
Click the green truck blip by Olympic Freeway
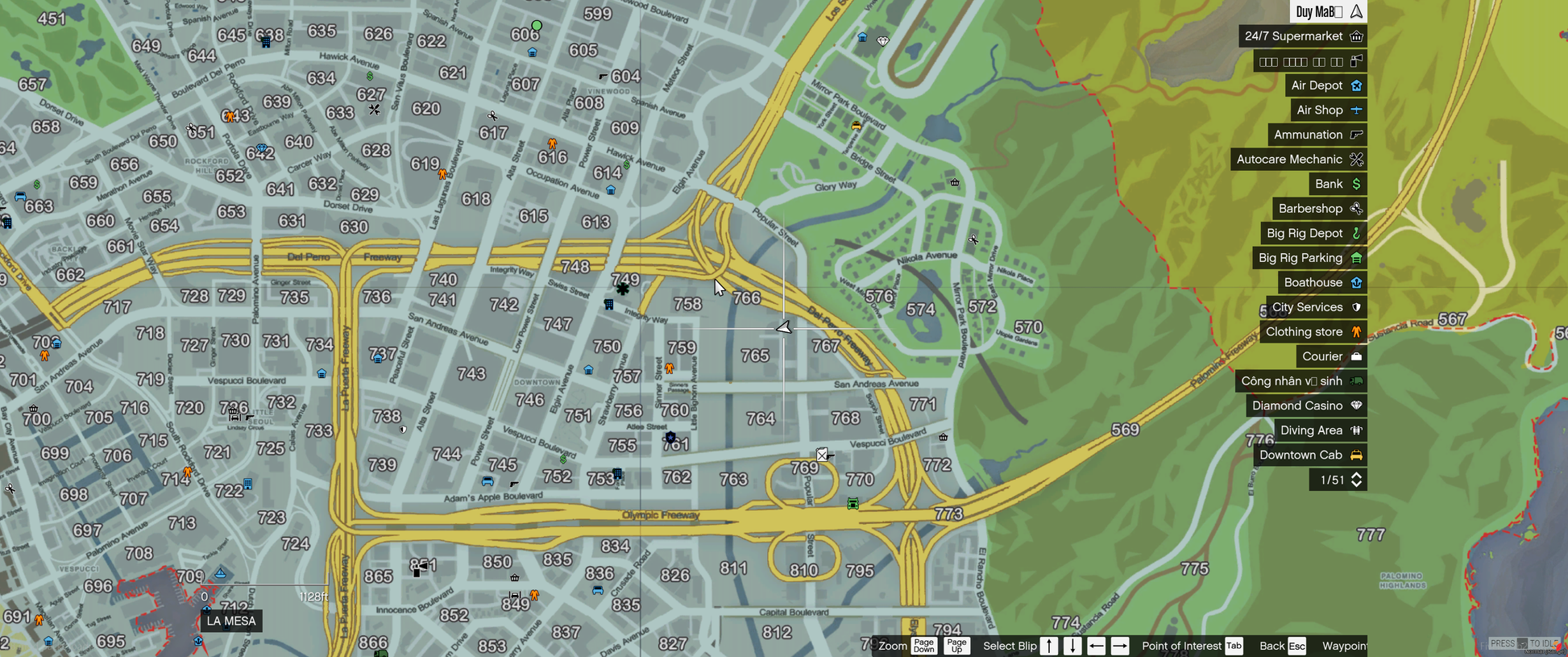(x=852, y=504)
